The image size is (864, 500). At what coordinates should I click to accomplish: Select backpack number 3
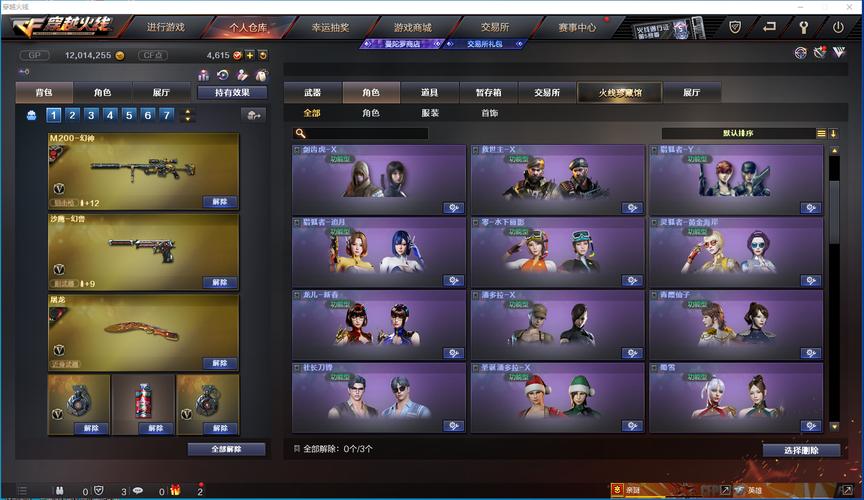click(x=92, y=115)
